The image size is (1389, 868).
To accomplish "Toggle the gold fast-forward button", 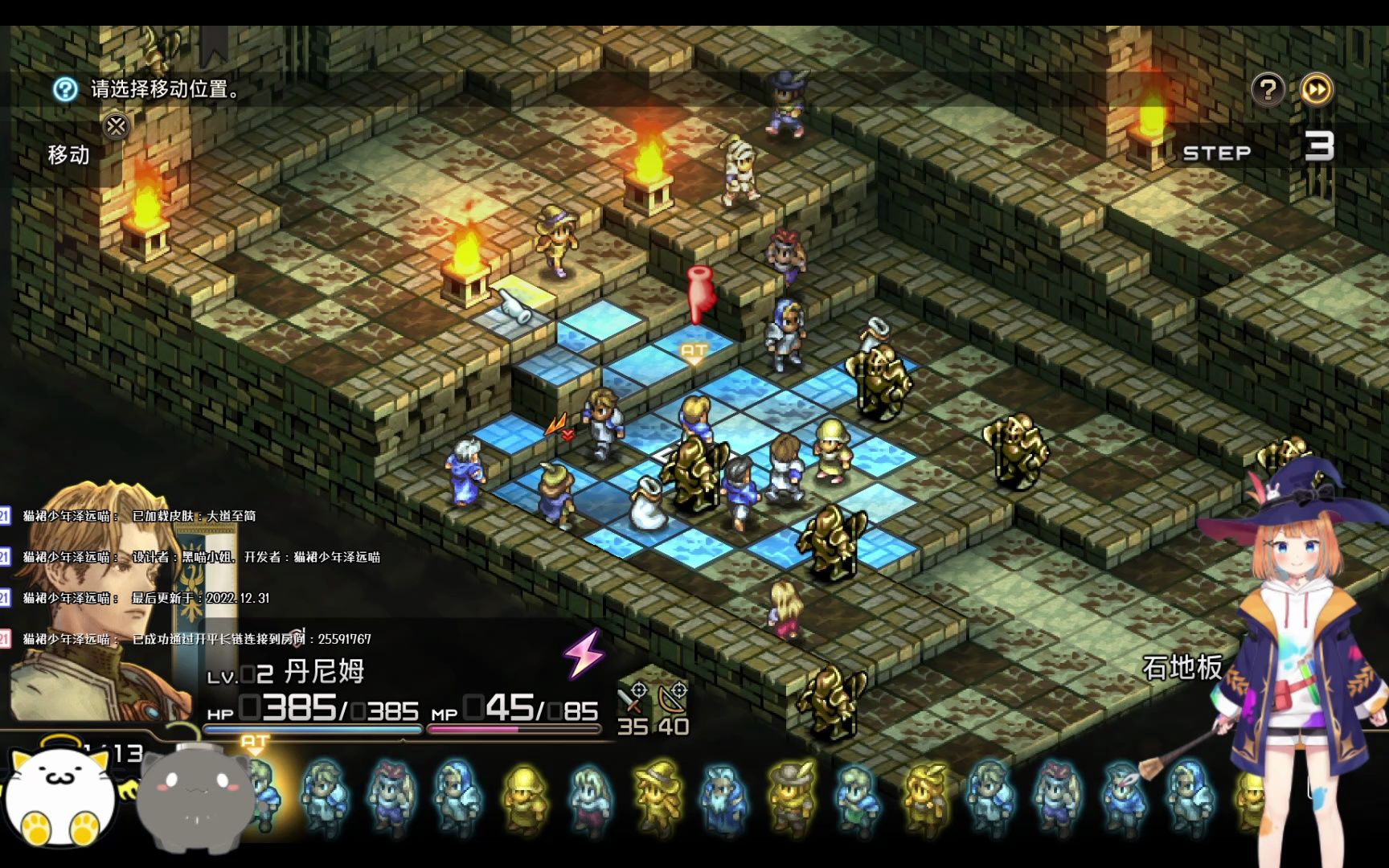I will point(1316,89).
